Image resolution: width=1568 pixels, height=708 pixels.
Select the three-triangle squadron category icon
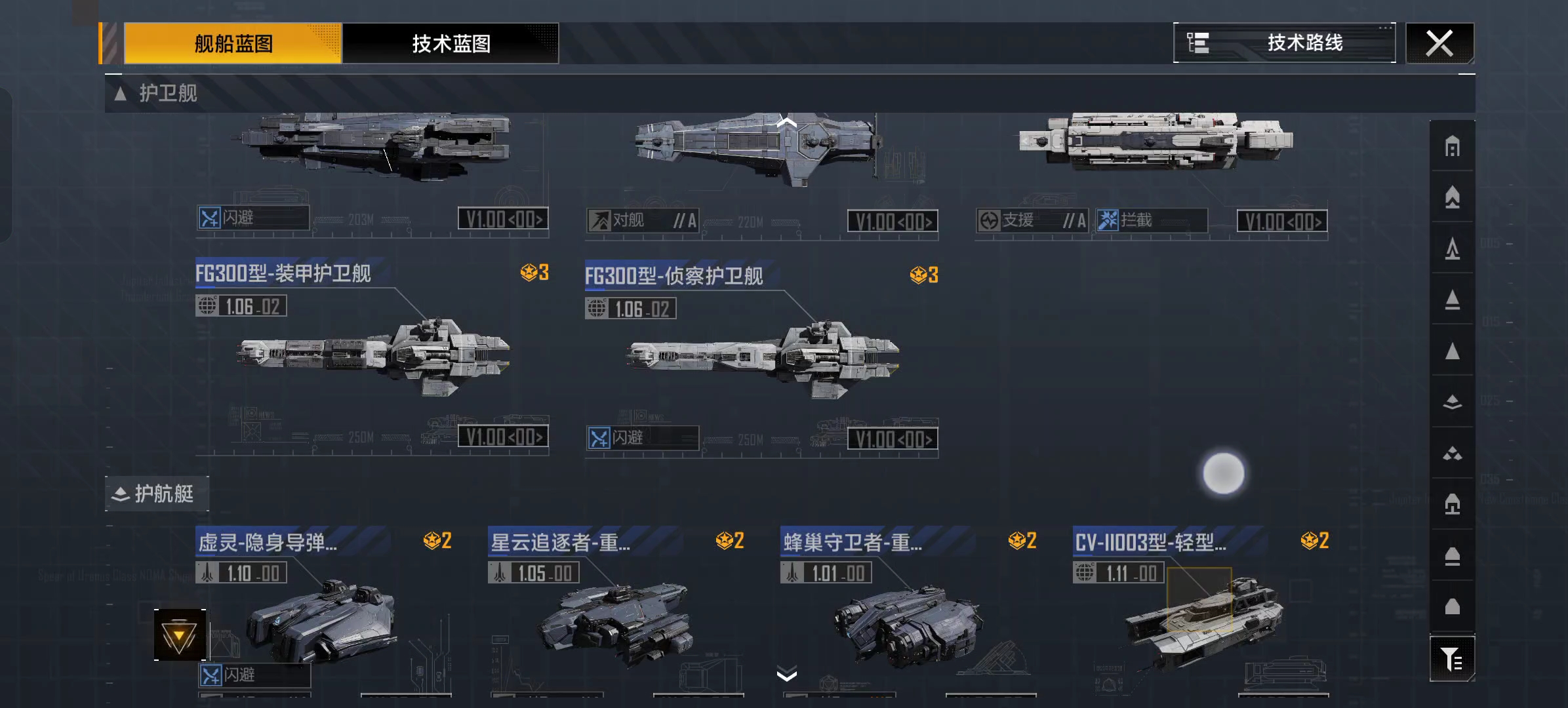coord(1452,453)
